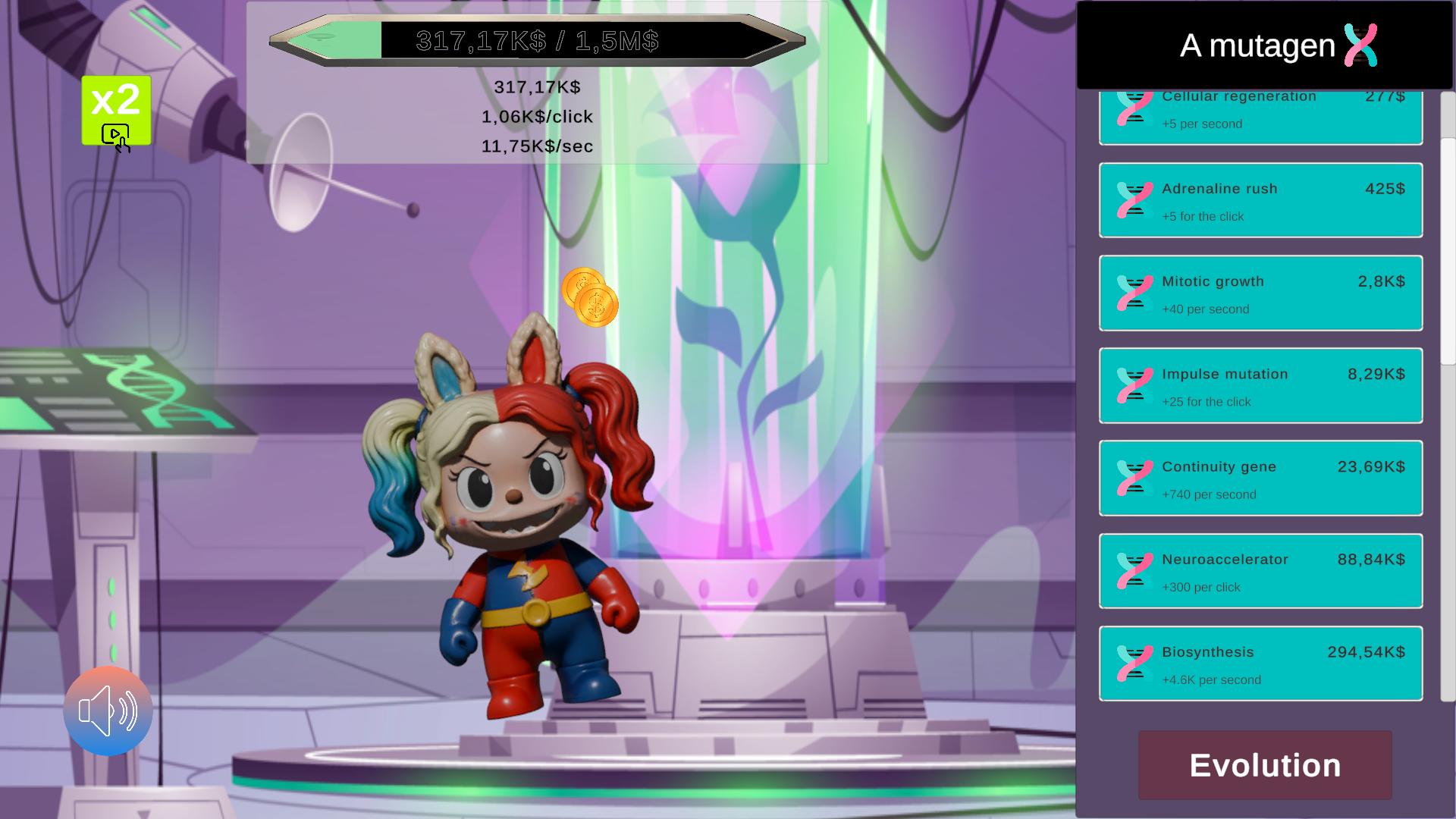
Task: Click the Harley character on the platform
Action: (x=523, y=546)
